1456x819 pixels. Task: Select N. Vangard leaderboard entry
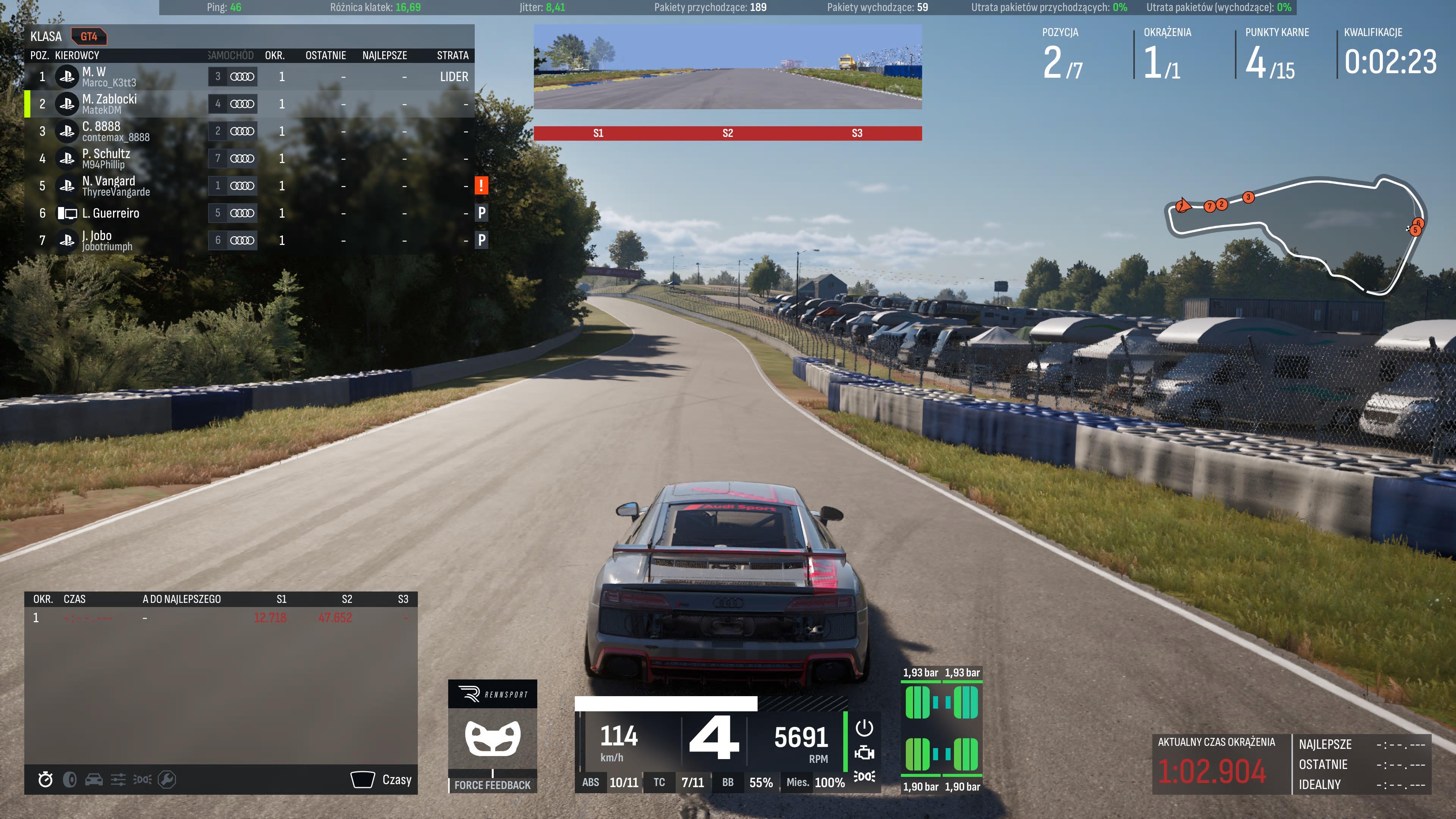pos(249,186)
